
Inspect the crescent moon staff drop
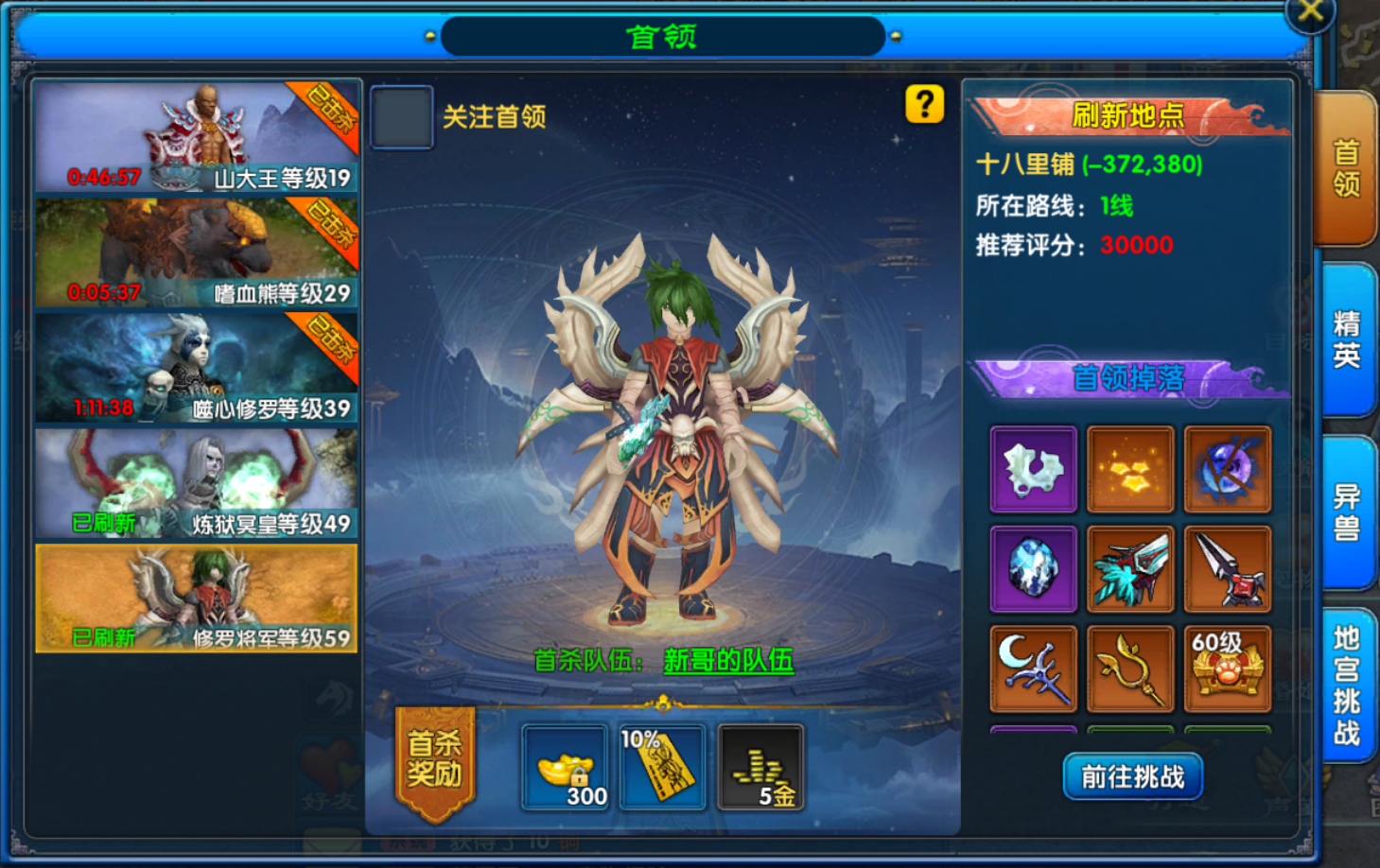1033,668
